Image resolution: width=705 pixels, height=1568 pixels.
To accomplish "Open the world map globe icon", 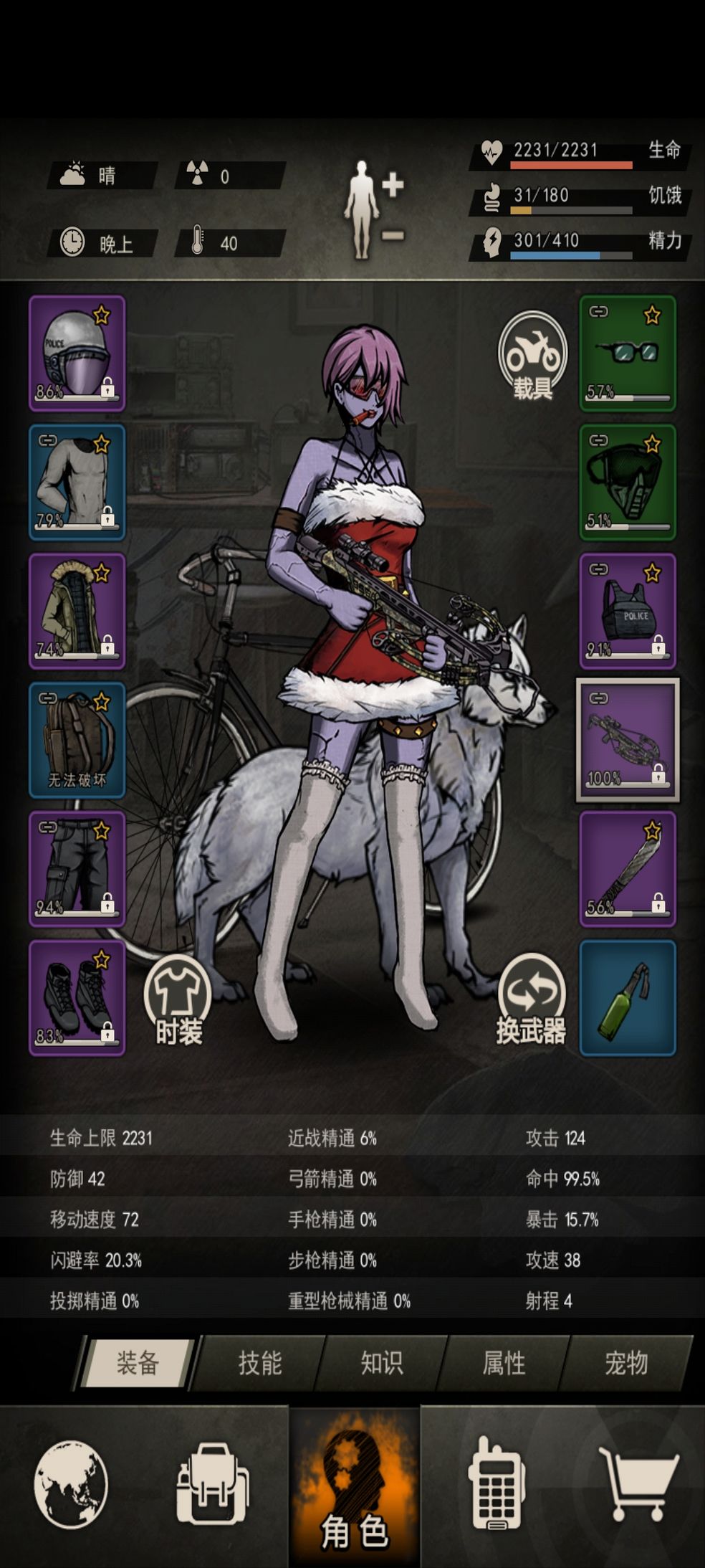I will (x=71, y=1484).
